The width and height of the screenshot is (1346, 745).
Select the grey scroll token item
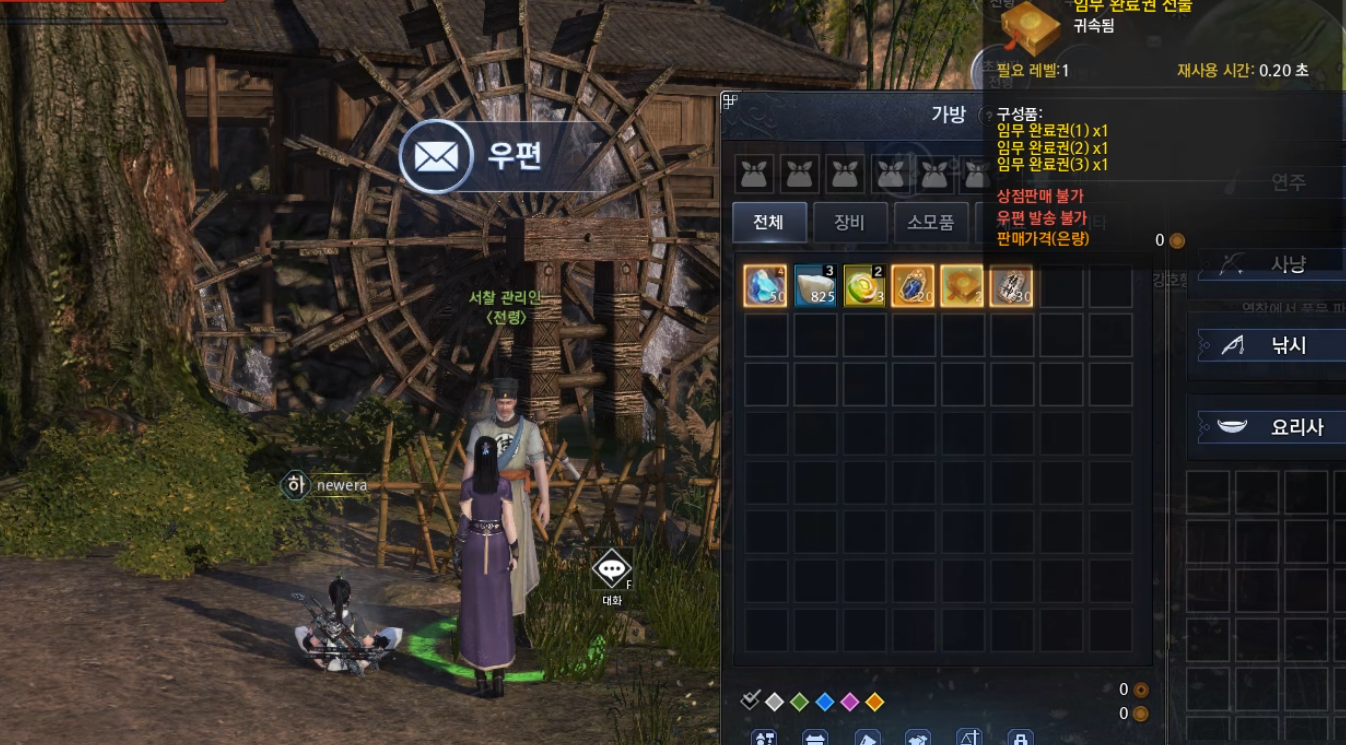[x=1010, y=286]
